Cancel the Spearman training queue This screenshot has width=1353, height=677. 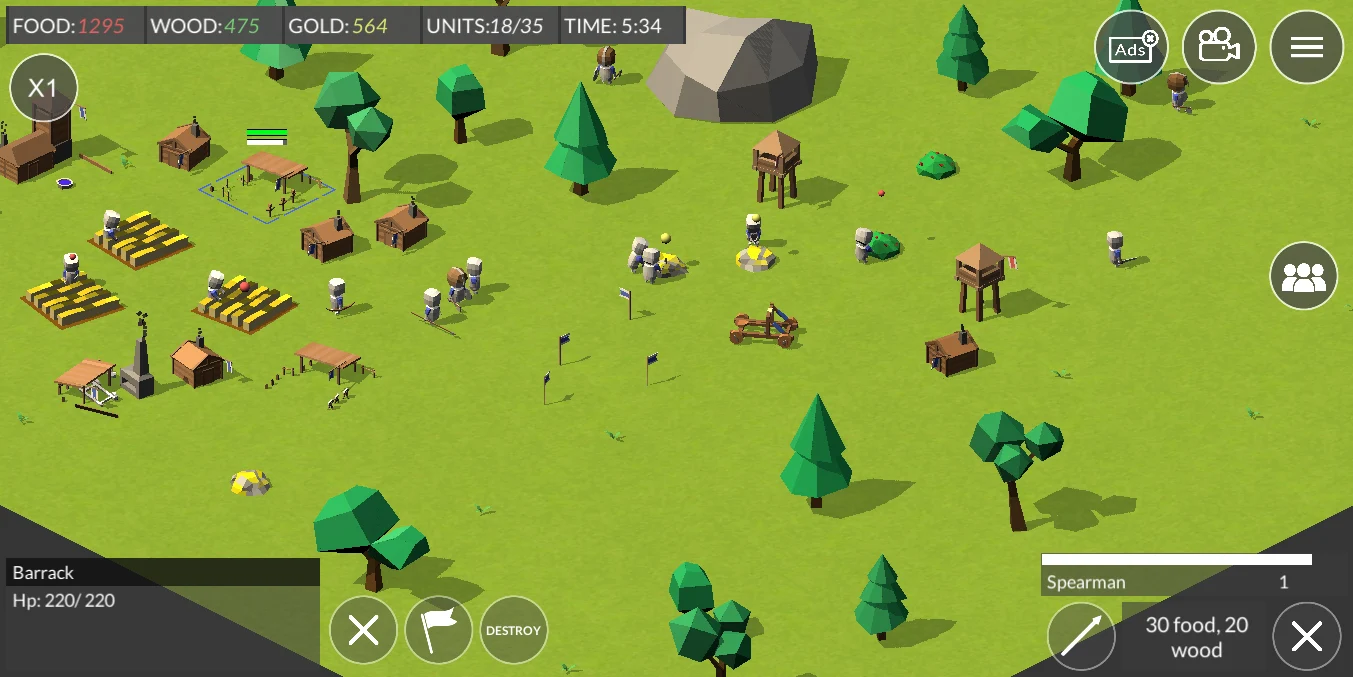pos(1306,636)
